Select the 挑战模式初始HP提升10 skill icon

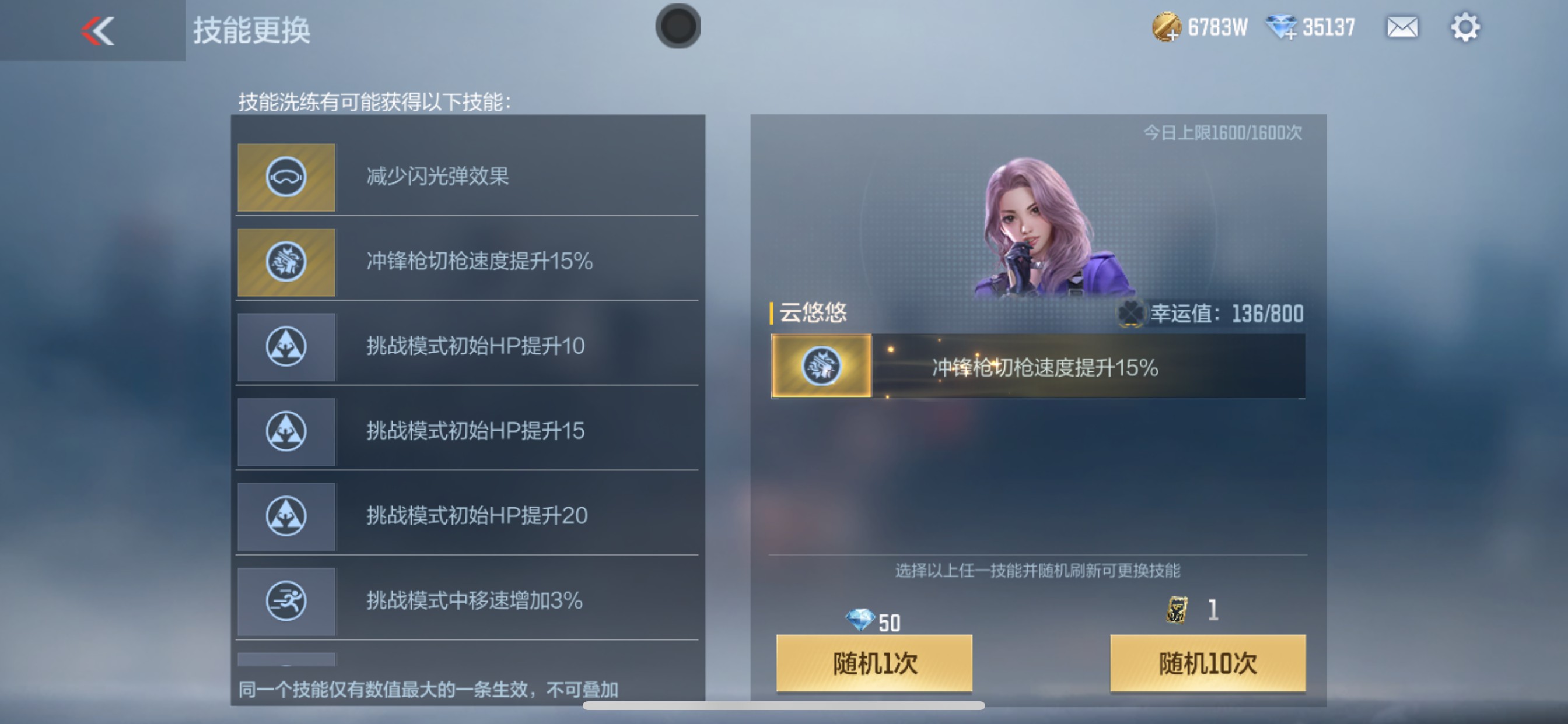[x=286, y=347]
